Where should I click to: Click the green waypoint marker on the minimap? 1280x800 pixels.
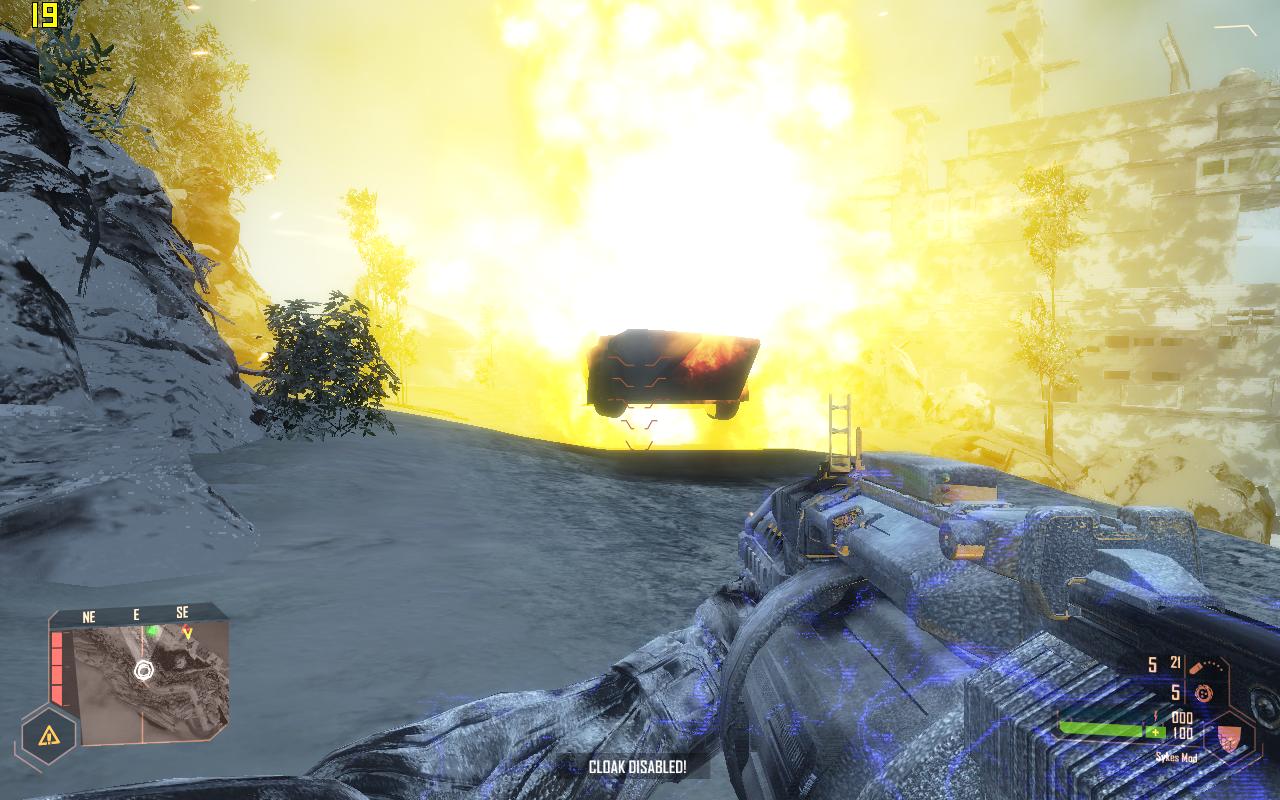coord(152,630)
